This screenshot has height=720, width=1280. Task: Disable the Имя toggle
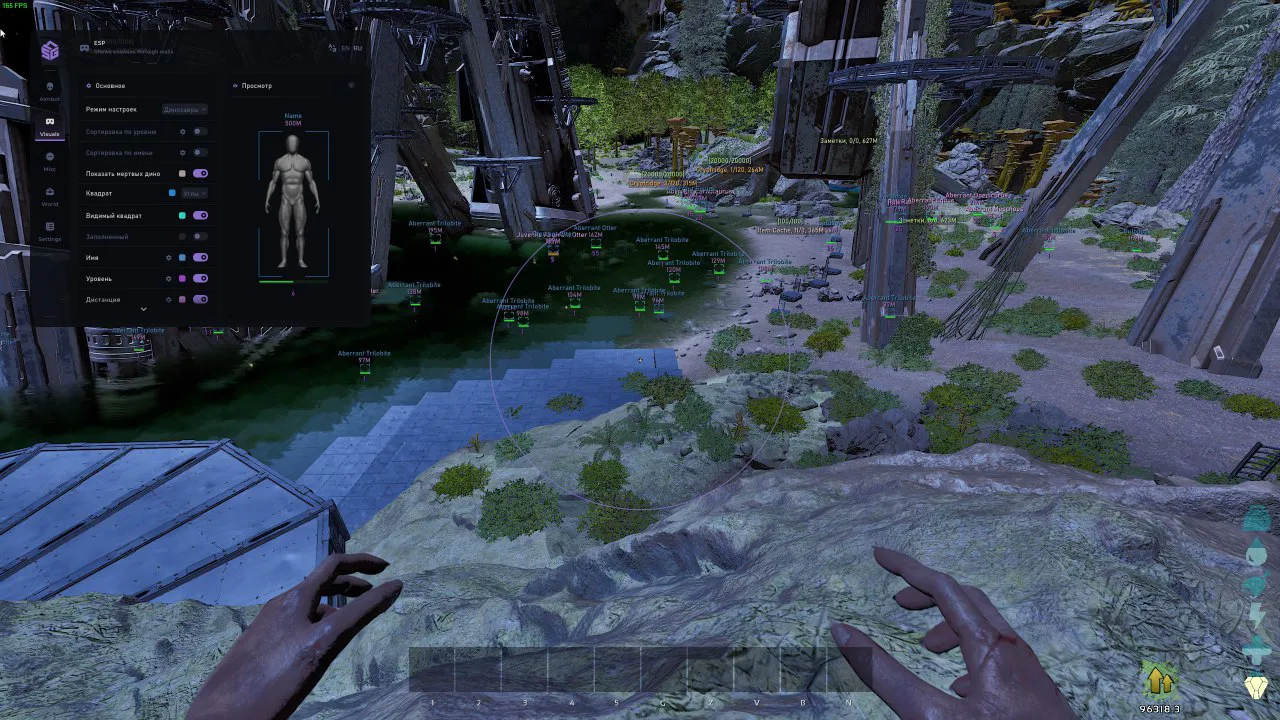point(200,257)
